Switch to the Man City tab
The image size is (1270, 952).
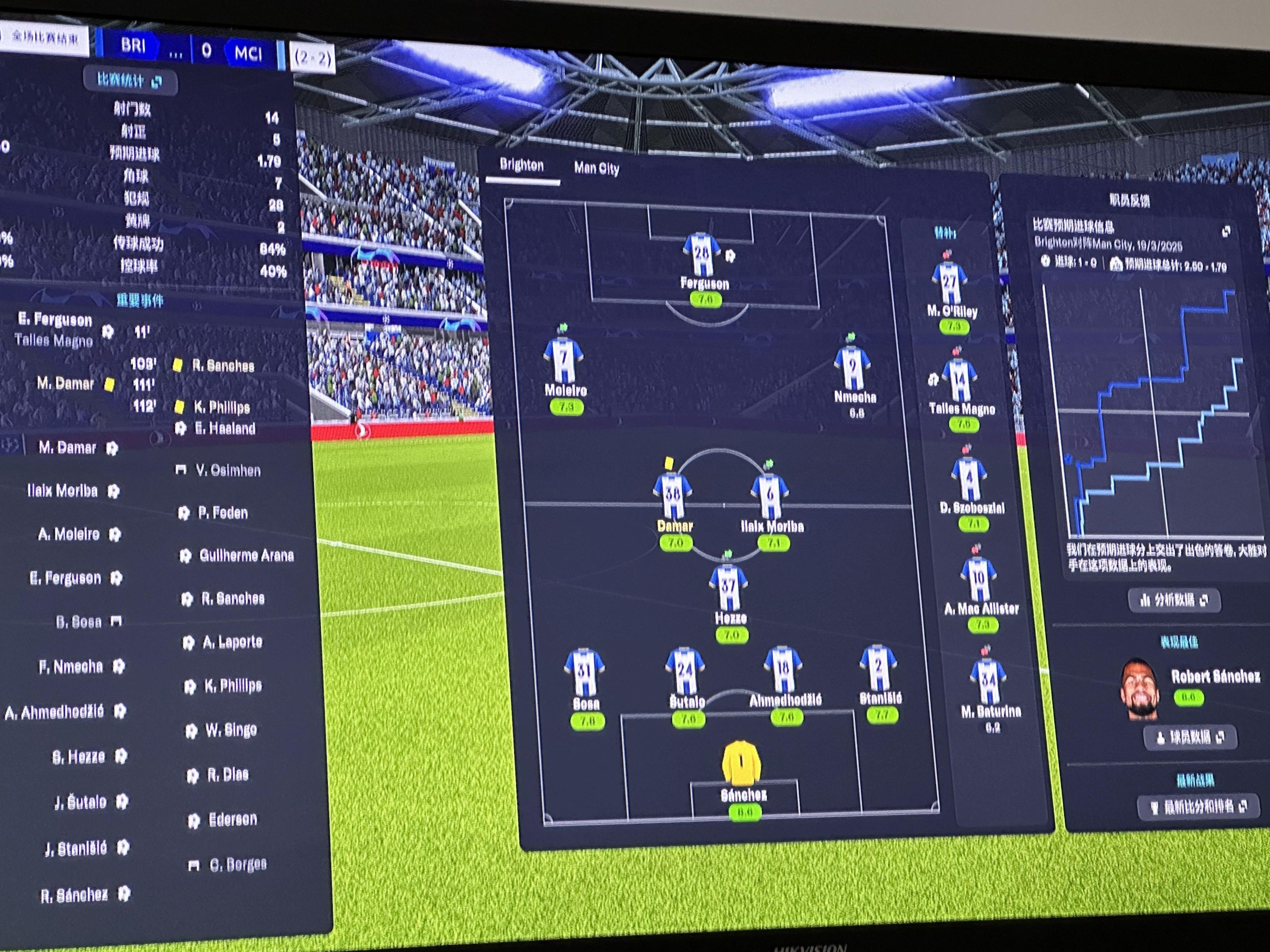pos(596,168)
